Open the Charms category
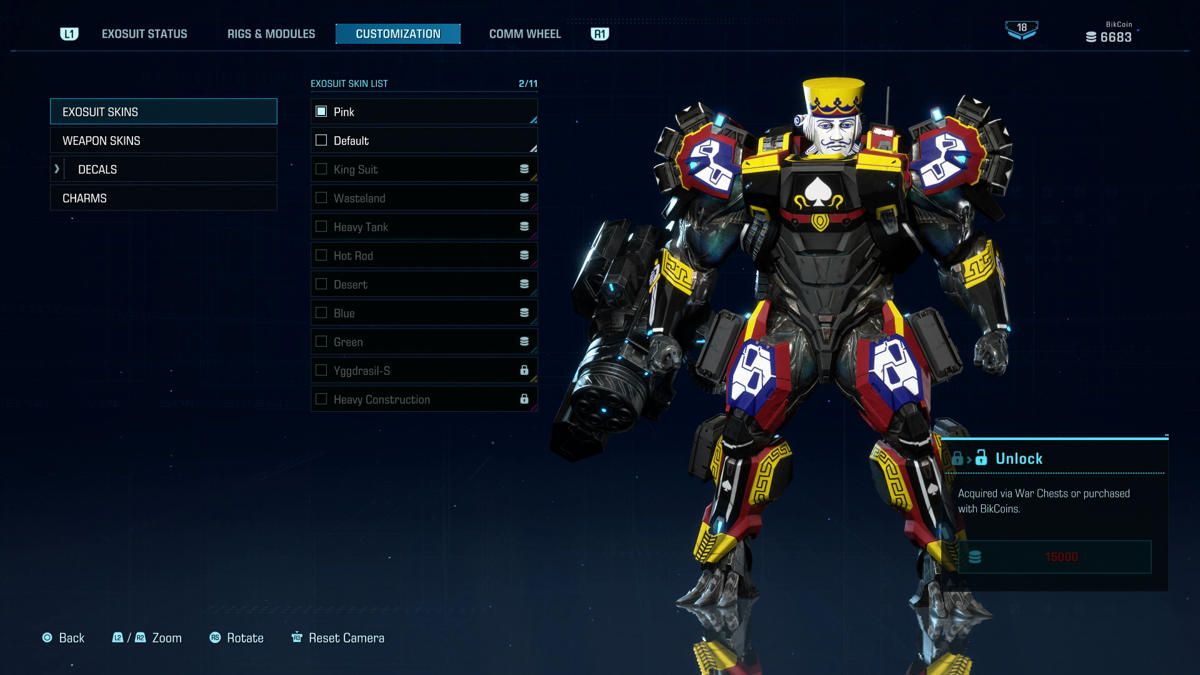The image size is (1200, 675). [x=163, y=198]
